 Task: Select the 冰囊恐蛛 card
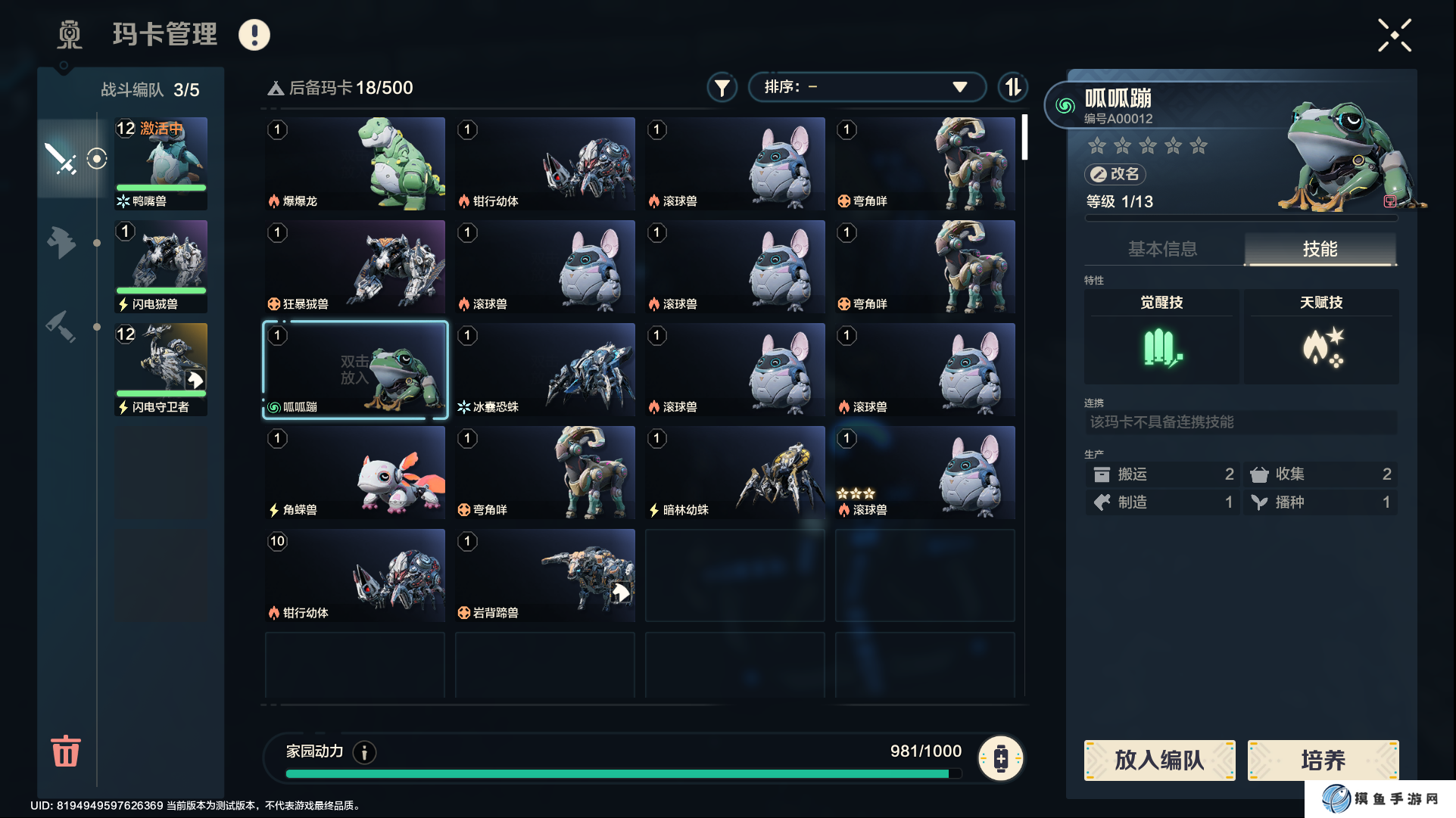[545, 369]
